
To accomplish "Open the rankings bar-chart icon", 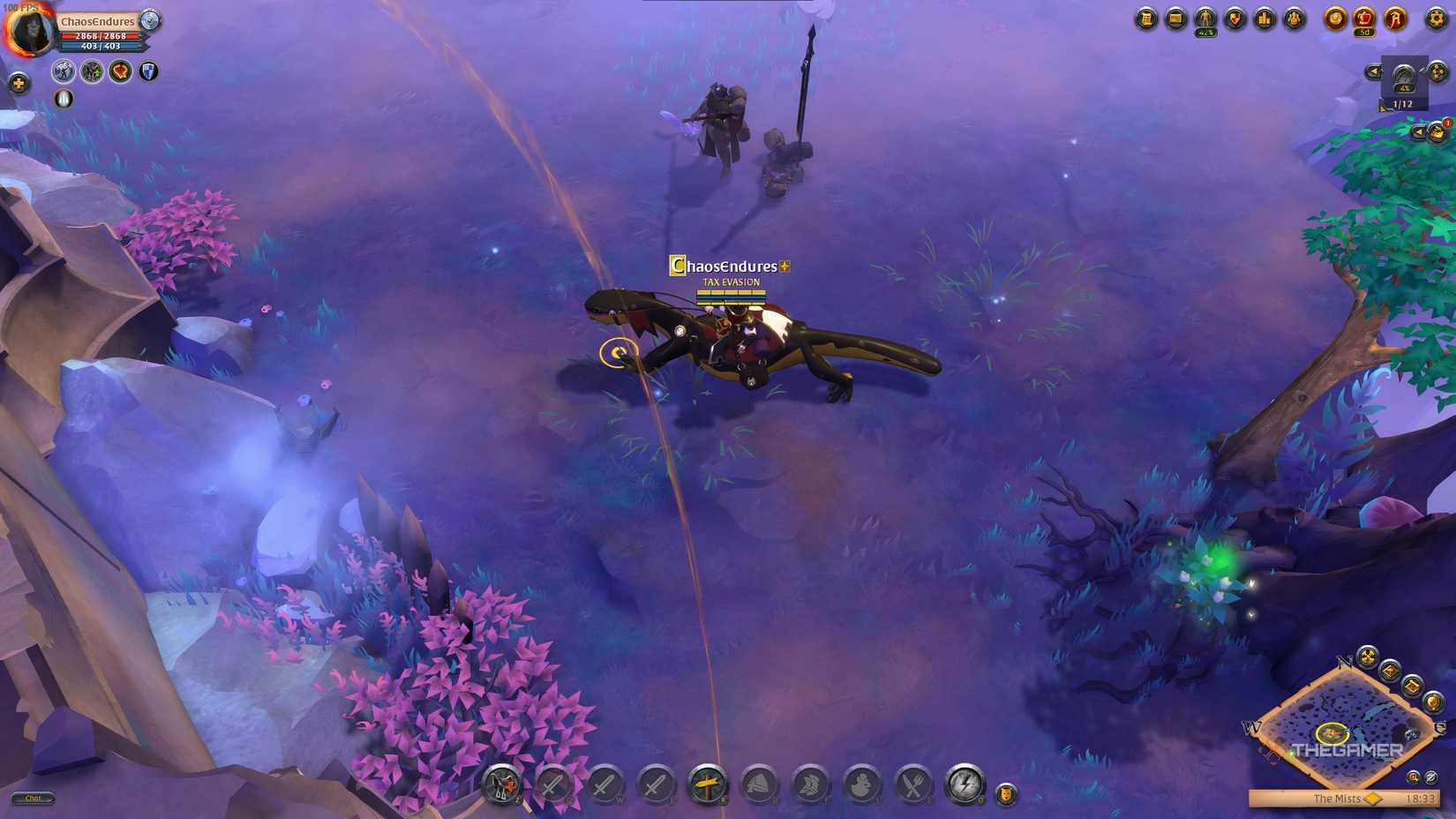I will 1266,19.
